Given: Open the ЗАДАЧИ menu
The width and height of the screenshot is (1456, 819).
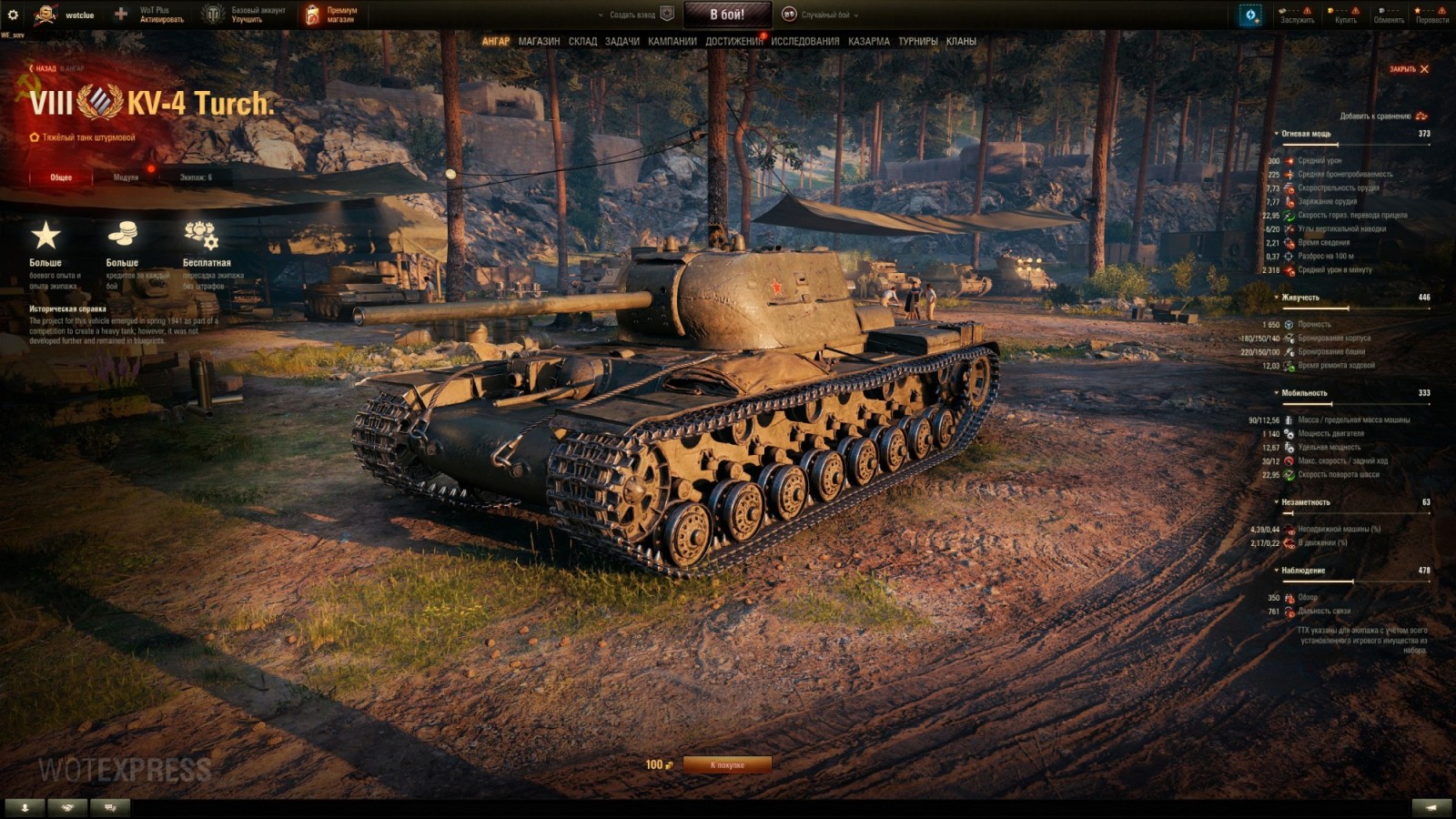Looking at the screenshot, I should [x=622, y=41].
